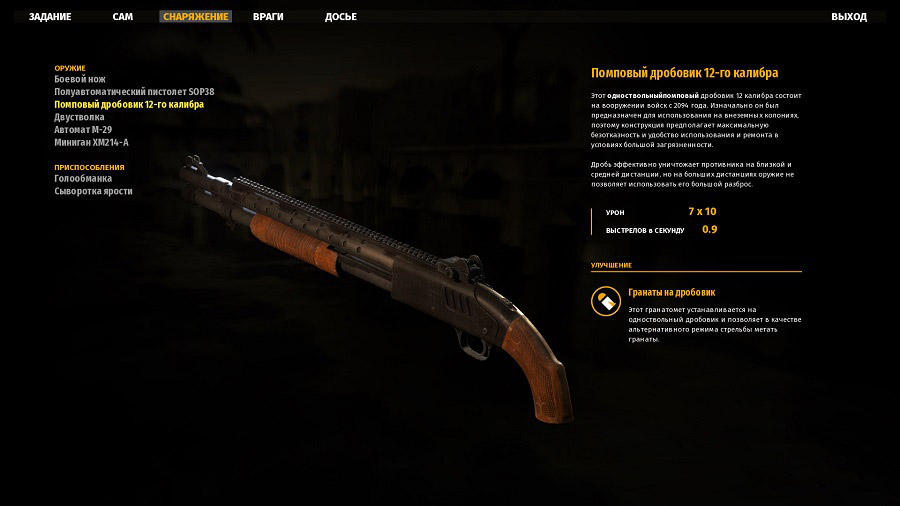Open the Миниган XM214-A entry
Image resolution: width=900 pixels, height=506 pixels.
tap(91, 142)
